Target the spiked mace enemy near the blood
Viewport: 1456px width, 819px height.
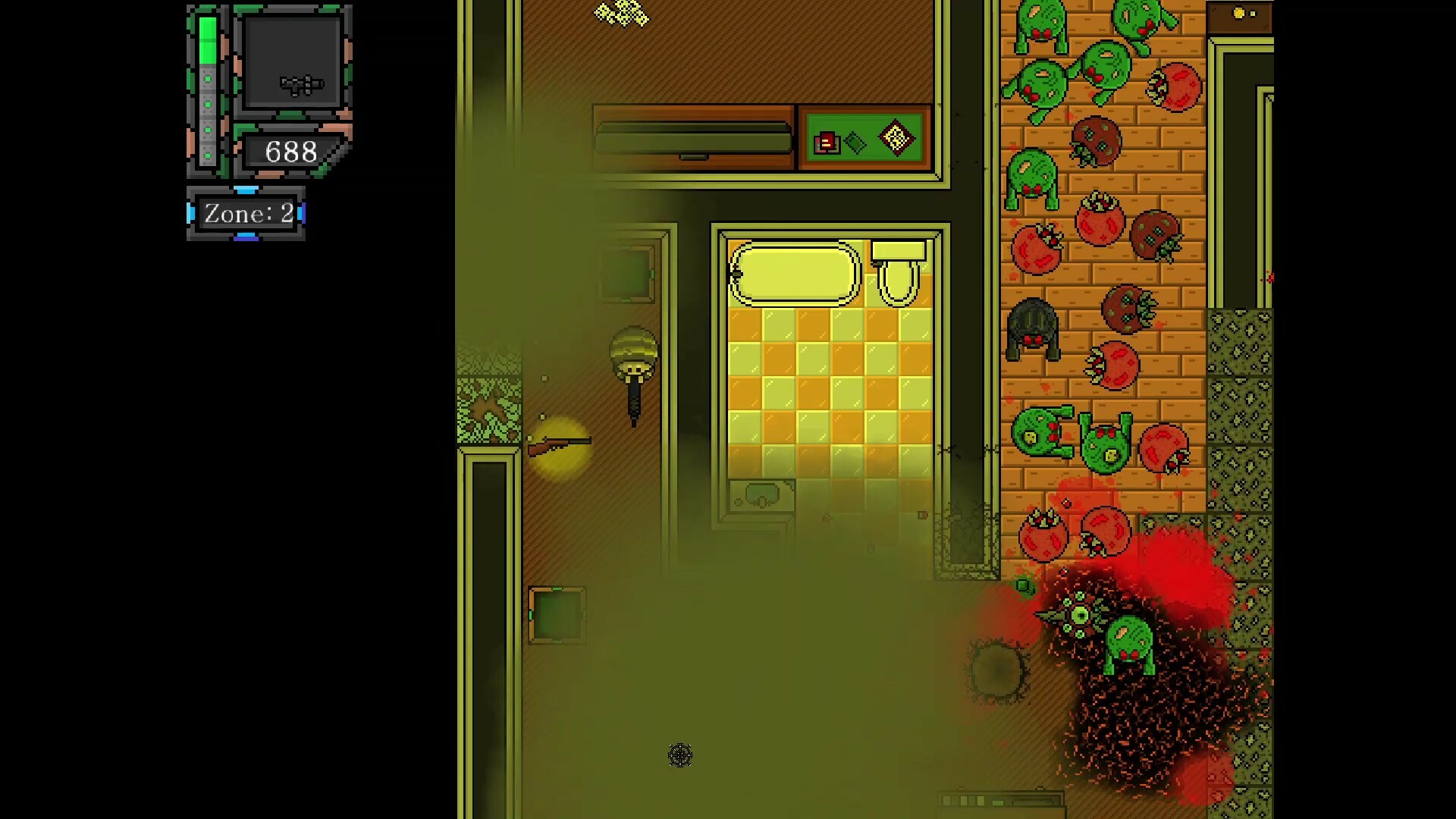1075,614
